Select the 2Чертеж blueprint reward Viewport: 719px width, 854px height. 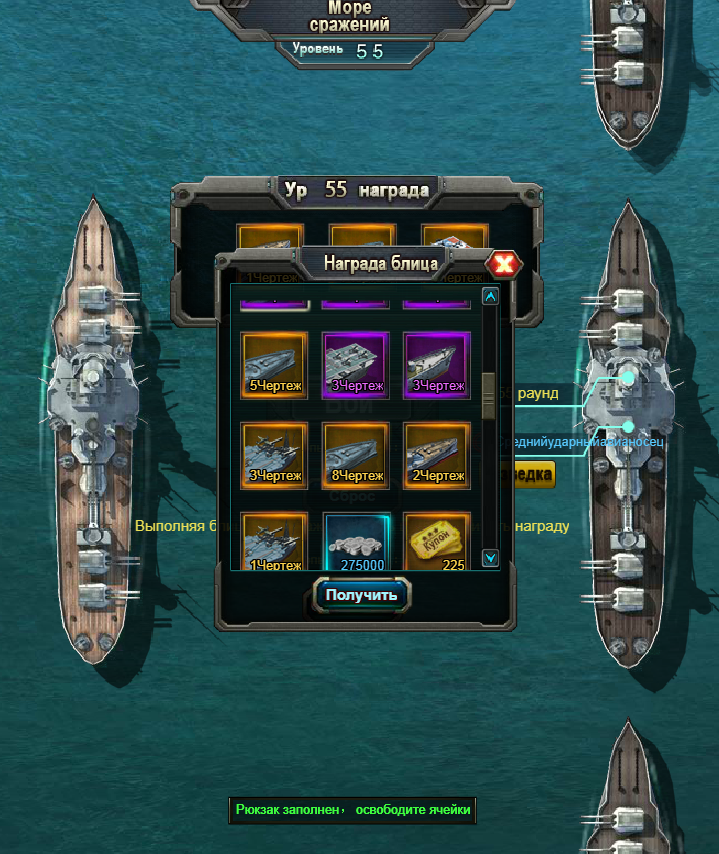tap(437, 455)
